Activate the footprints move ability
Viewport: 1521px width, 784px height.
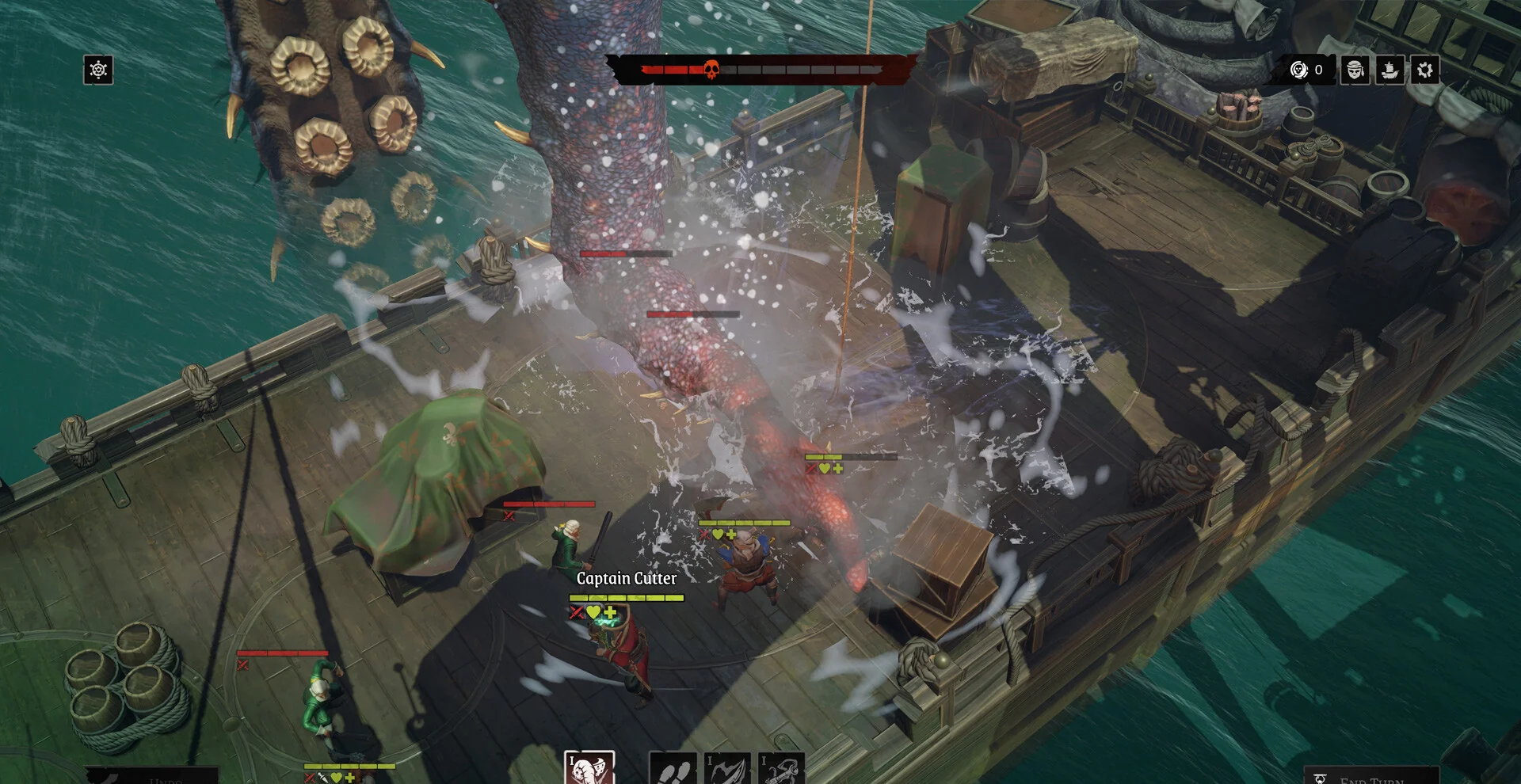[x=673, y=770]
